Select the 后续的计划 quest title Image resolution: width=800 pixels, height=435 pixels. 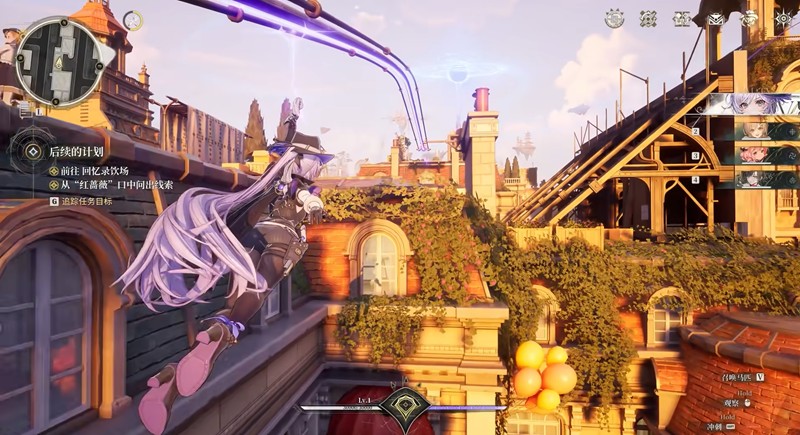click(x=77, y=152)
